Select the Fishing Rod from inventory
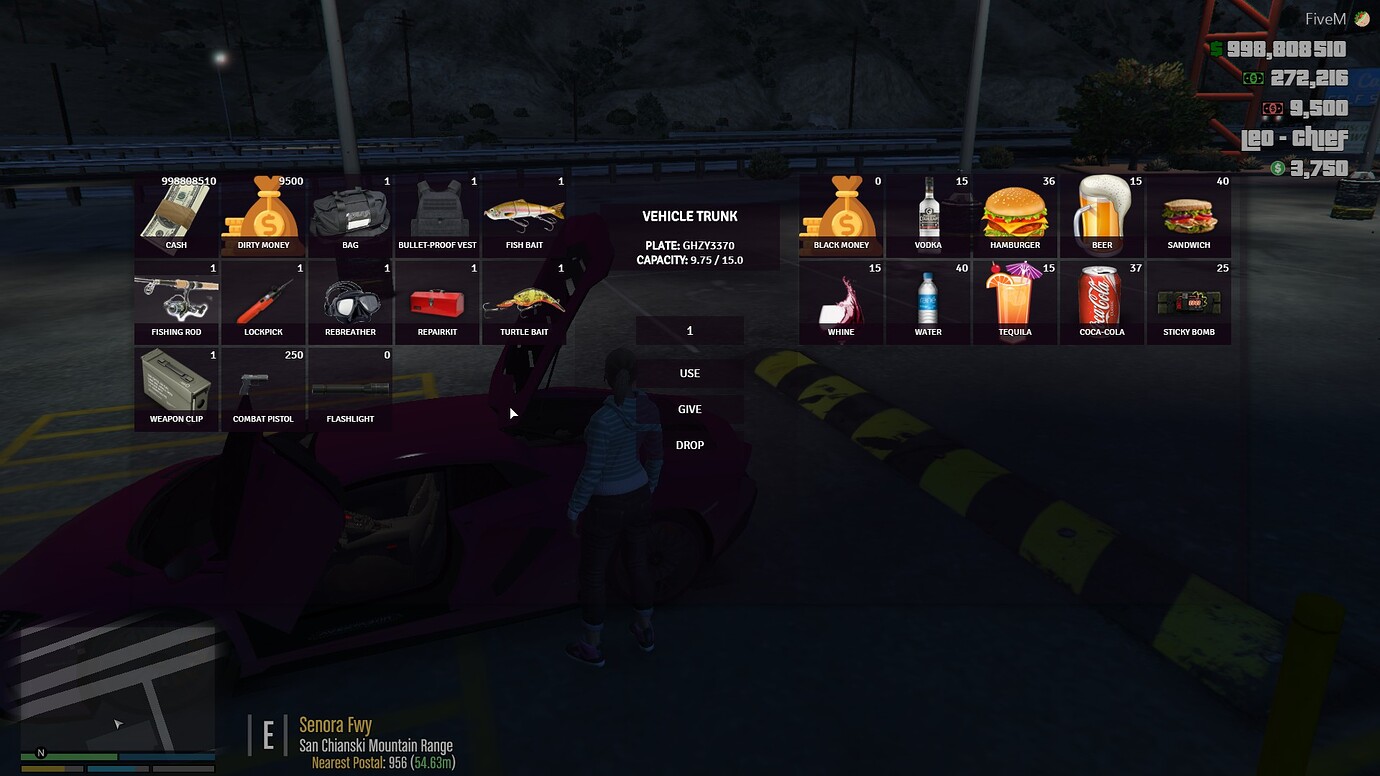The image size is (1380, 776). (177, 299)
